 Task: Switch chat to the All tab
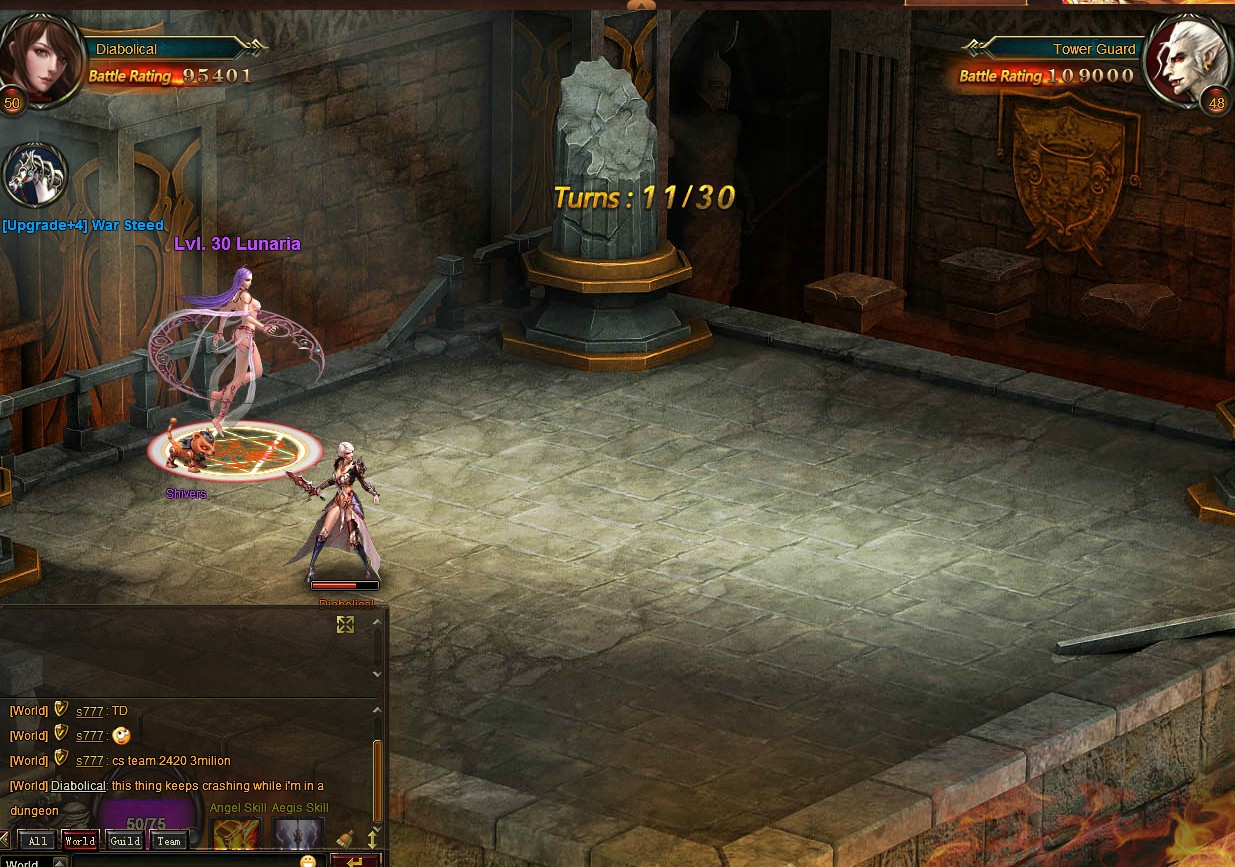(36, 841)
